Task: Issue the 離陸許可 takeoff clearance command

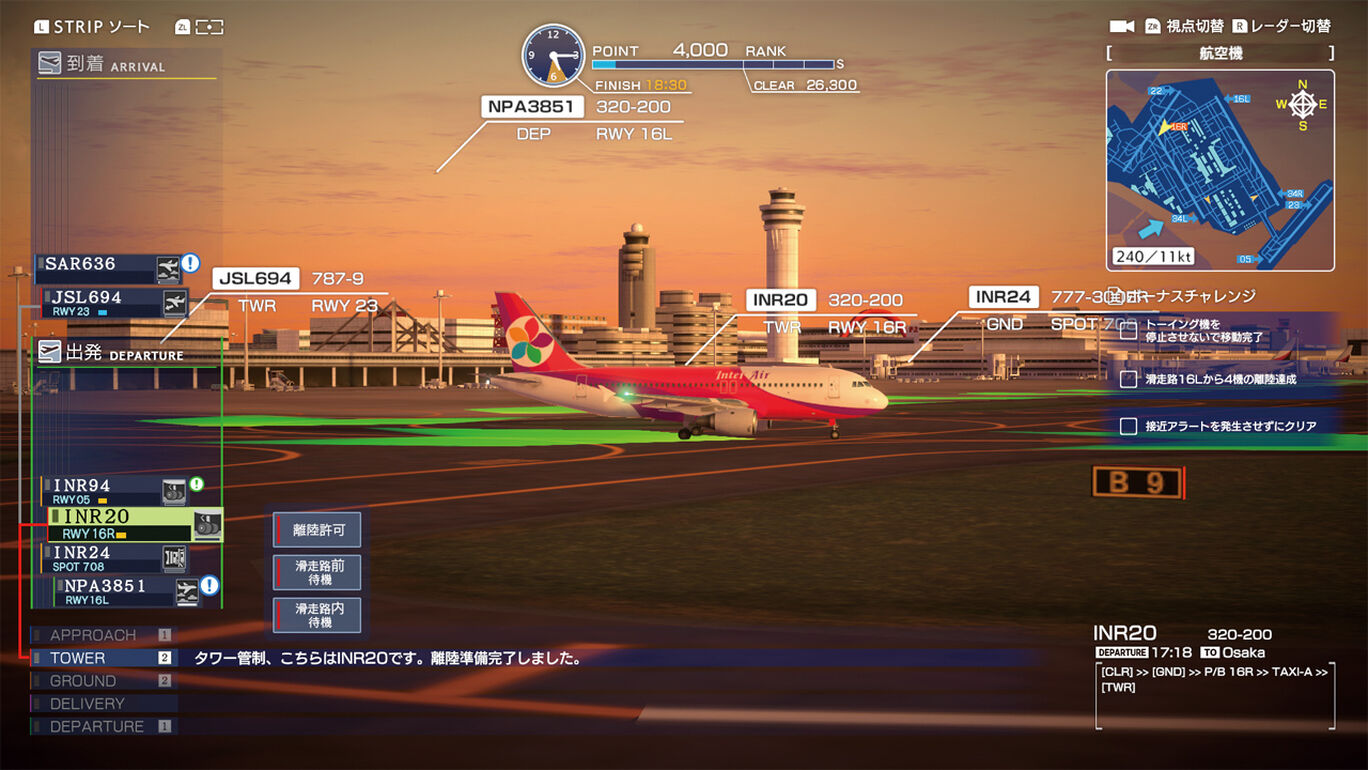Action: coord(318,530)
